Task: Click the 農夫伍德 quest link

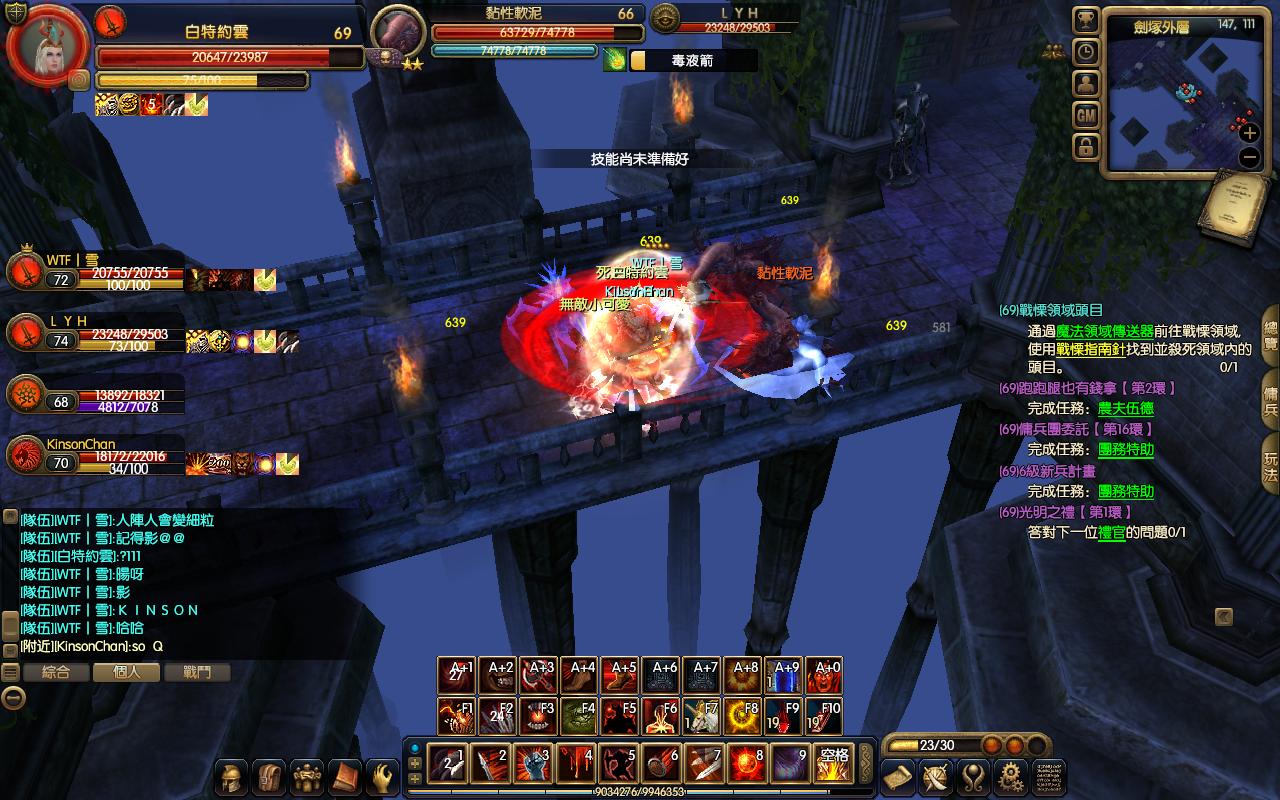Action: [1125, 408]
